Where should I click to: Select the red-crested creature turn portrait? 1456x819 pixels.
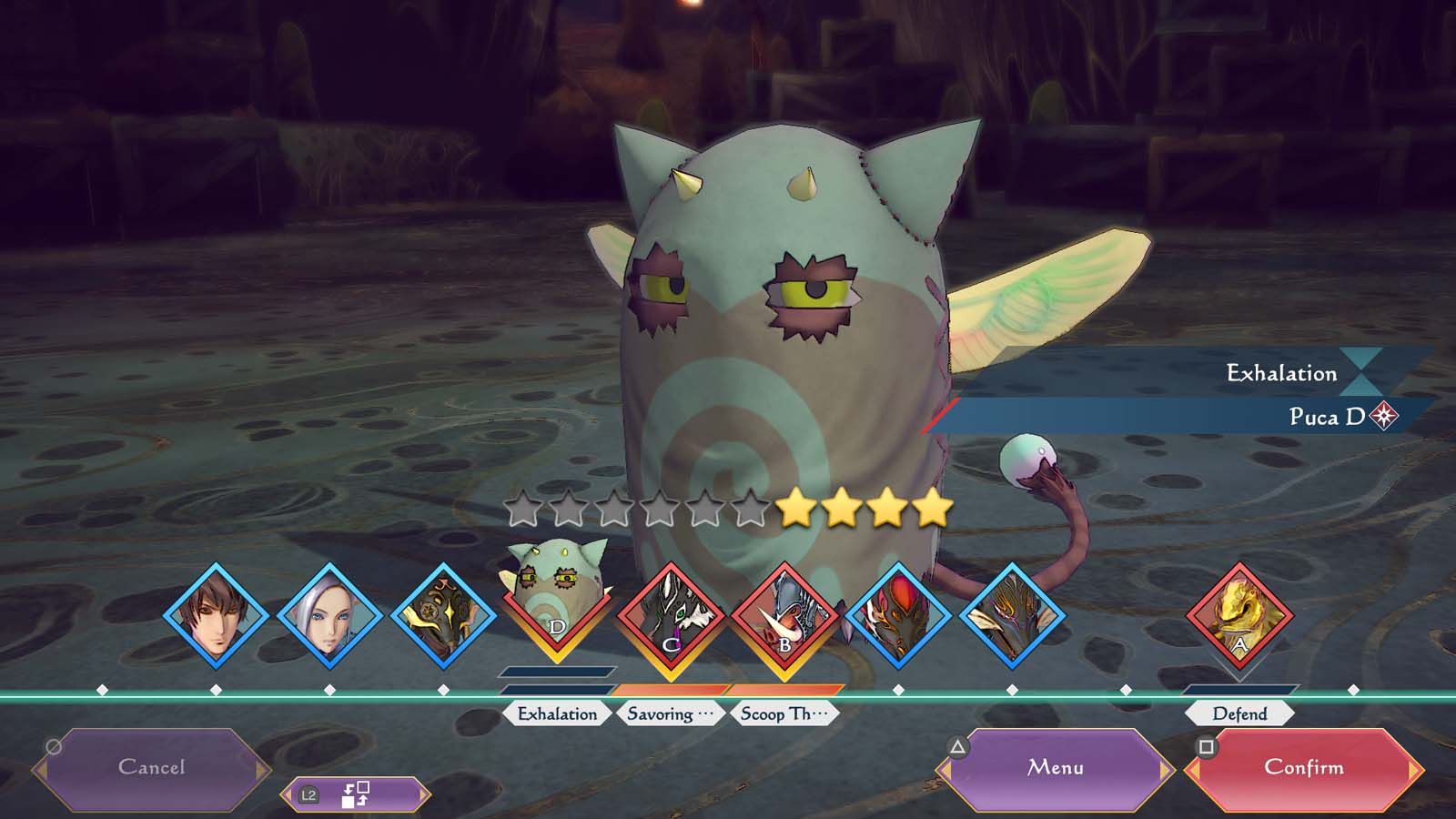(x=898, y=616)
